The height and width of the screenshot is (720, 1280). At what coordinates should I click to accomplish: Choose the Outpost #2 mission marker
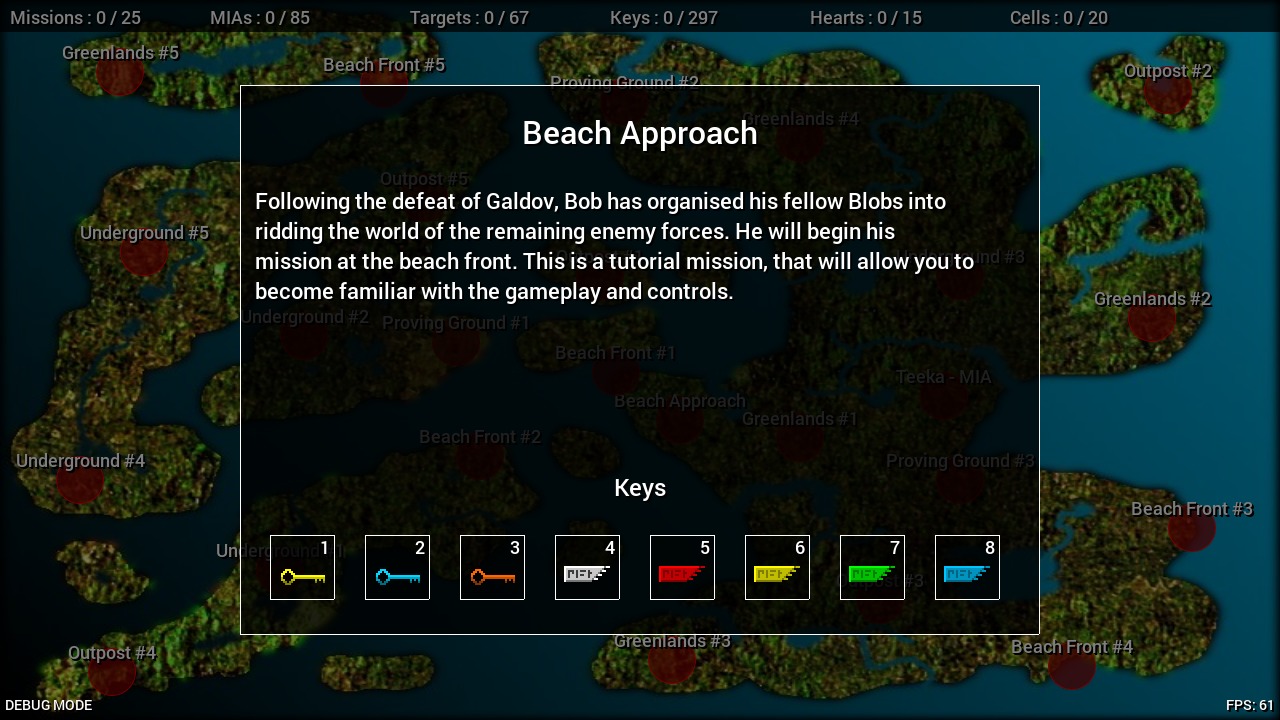1167,92
